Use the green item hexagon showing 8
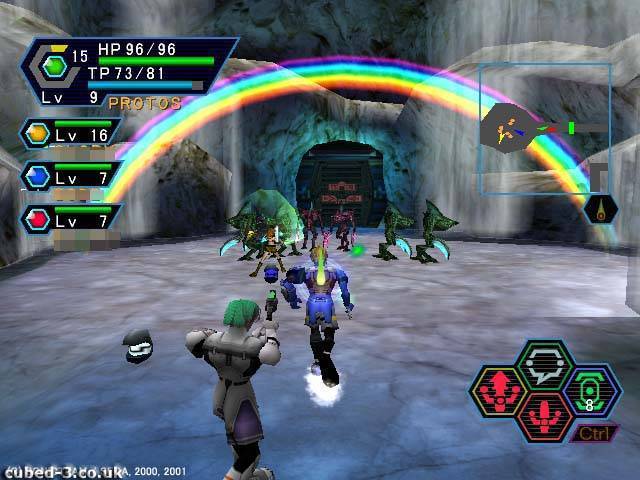The image size is (640, 480). pyautogui.click(x=591, y=390)
